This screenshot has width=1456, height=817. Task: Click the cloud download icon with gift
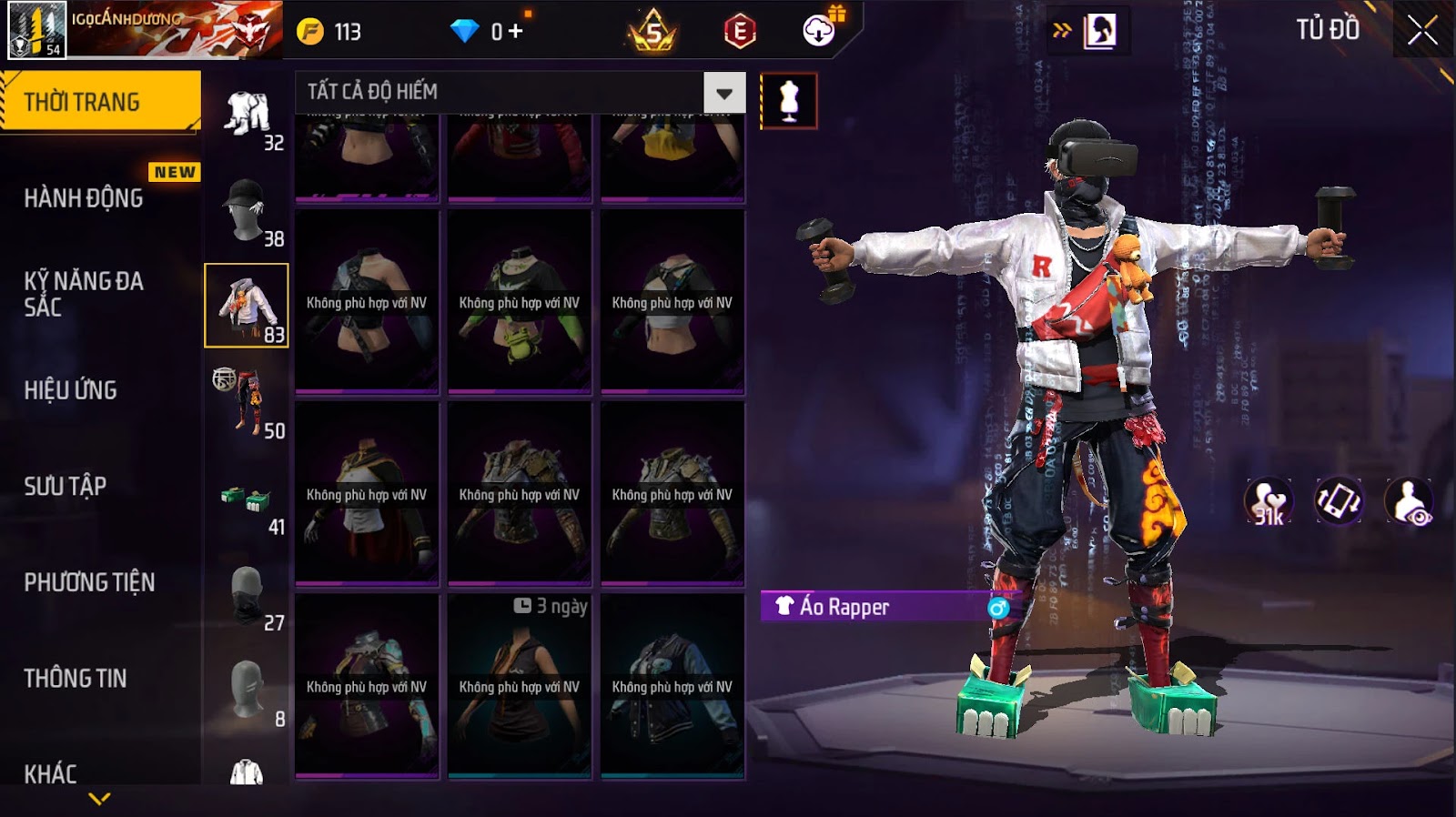pyautogui.click(x=820, y=30)
